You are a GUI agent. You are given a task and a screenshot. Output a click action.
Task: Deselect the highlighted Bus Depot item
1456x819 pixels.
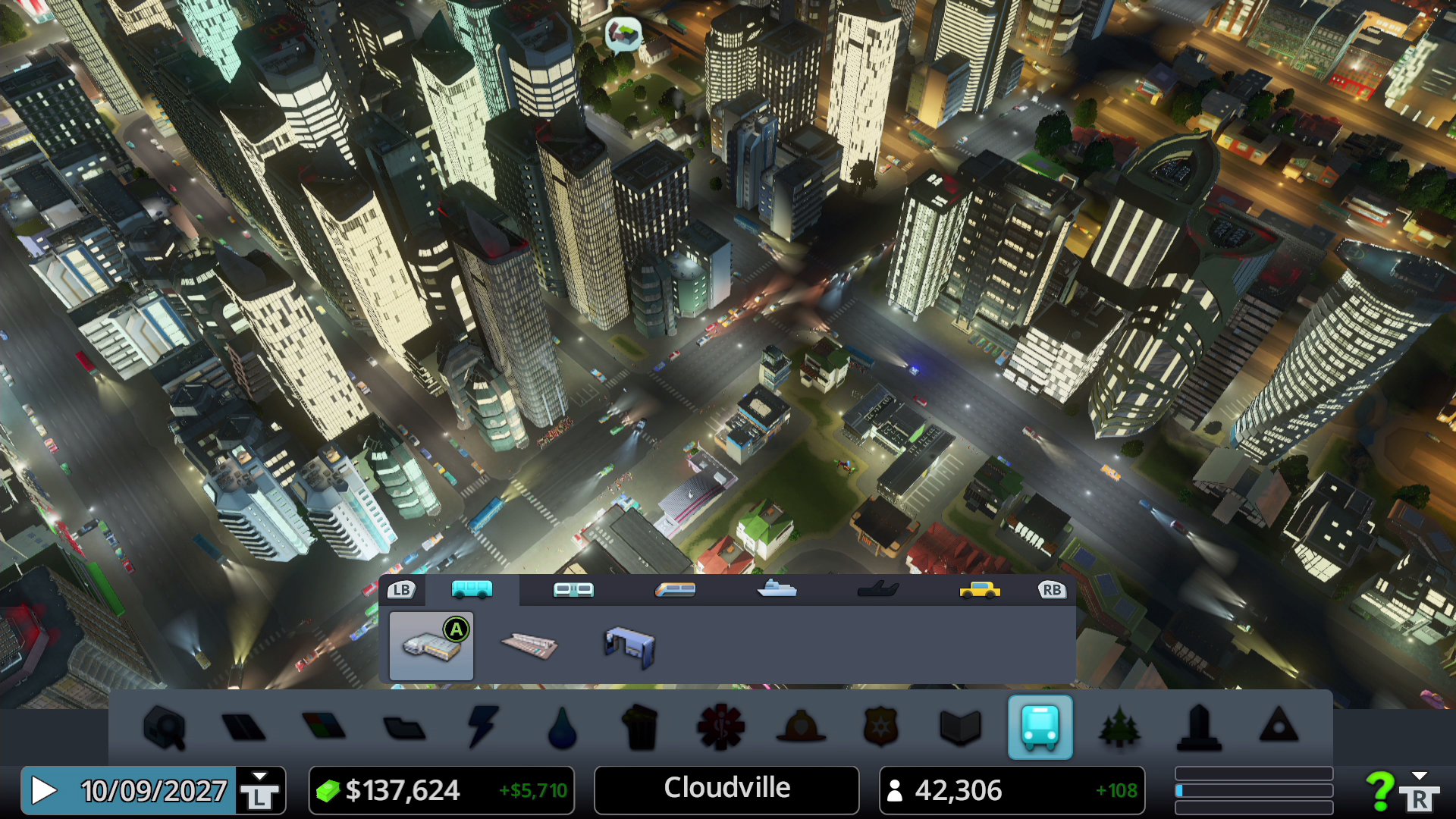point(432,645)
